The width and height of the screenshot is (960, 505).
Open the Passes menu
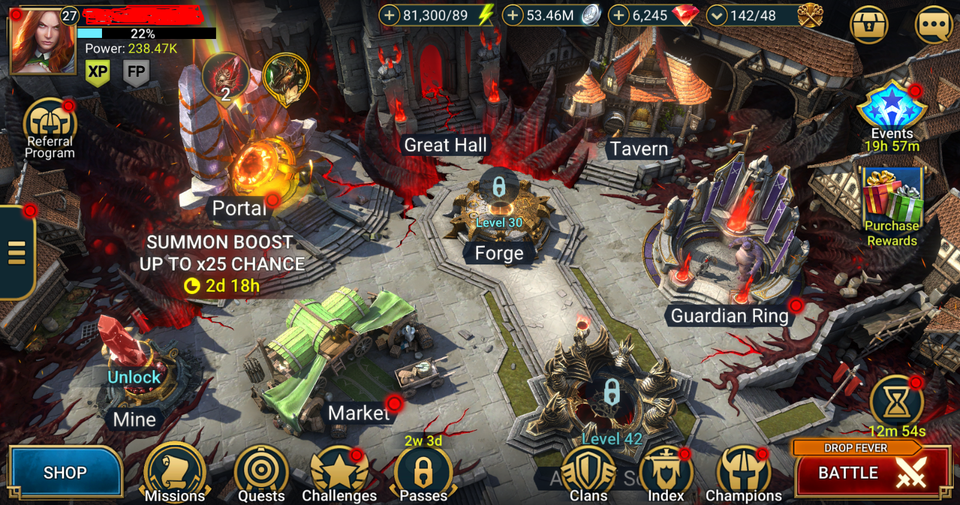click(423, 471)
